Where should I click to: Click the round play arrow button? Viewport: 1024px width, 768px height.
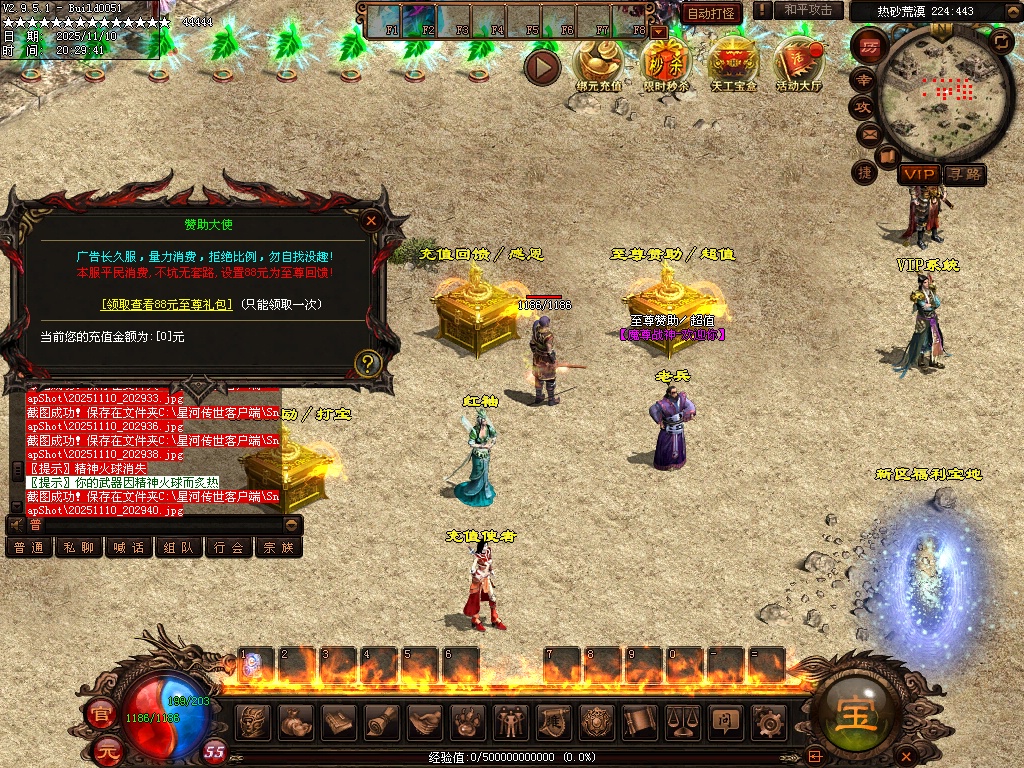pyautogui.click(x=543, y=67)
